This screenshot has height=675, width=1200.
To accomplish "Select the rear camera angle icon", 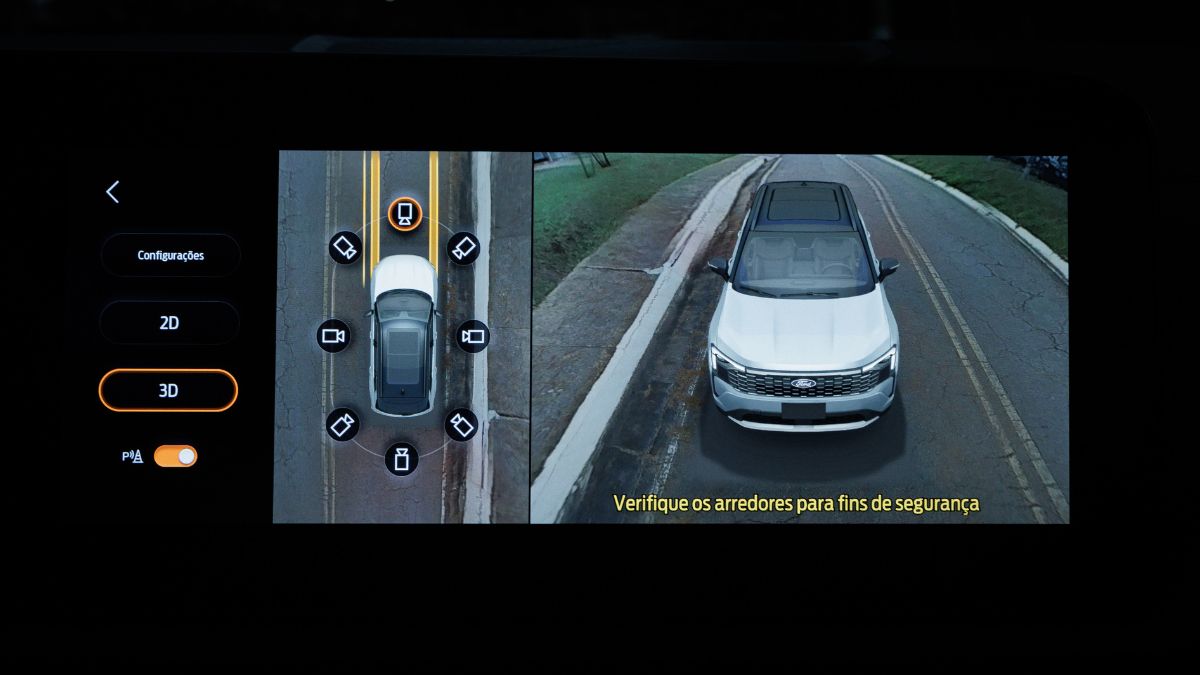I will (401, 459).
